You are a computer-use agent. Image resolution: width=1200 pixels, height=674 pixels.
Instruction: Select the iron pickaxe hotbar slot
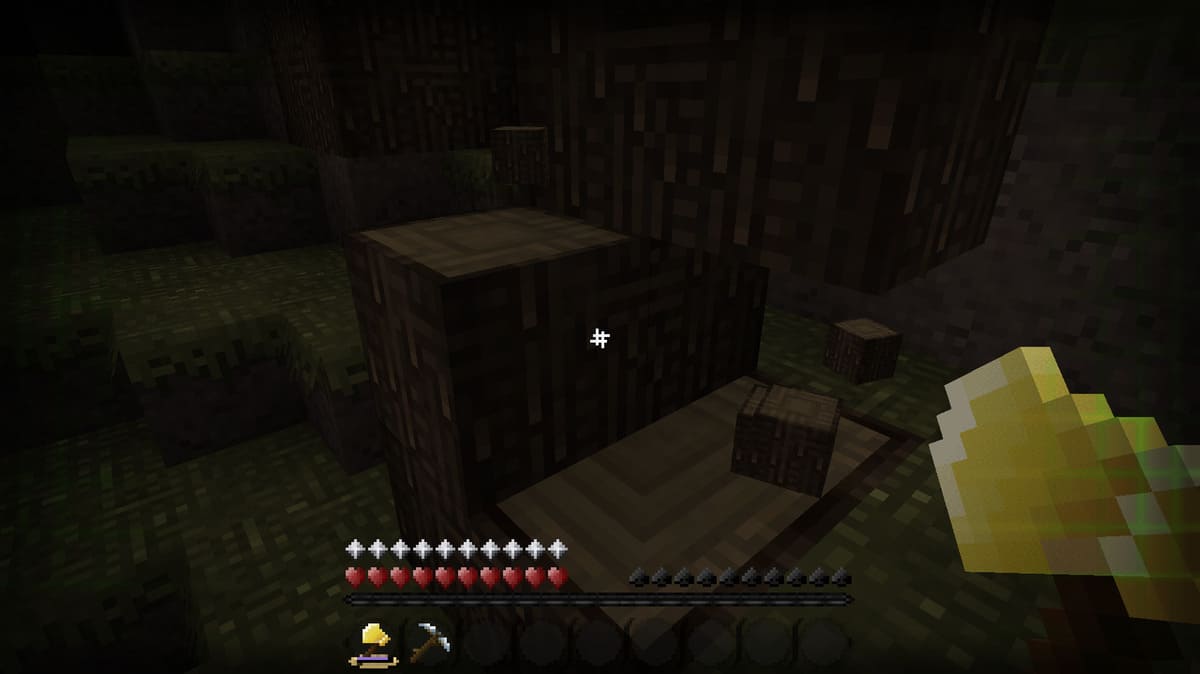[x=429, y=641]
